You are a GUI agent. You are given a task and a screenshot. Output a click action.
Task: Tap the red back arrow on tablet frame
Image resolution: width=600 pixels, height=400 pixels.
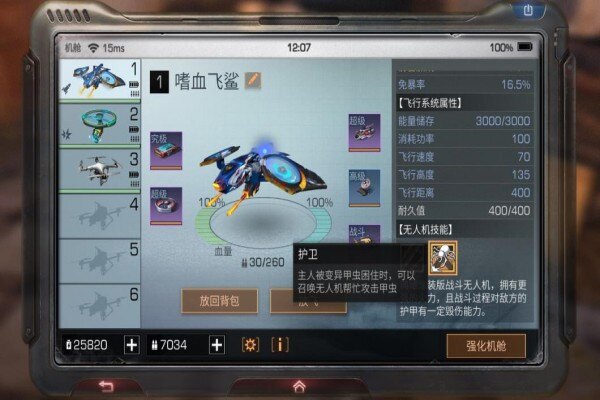106,386
